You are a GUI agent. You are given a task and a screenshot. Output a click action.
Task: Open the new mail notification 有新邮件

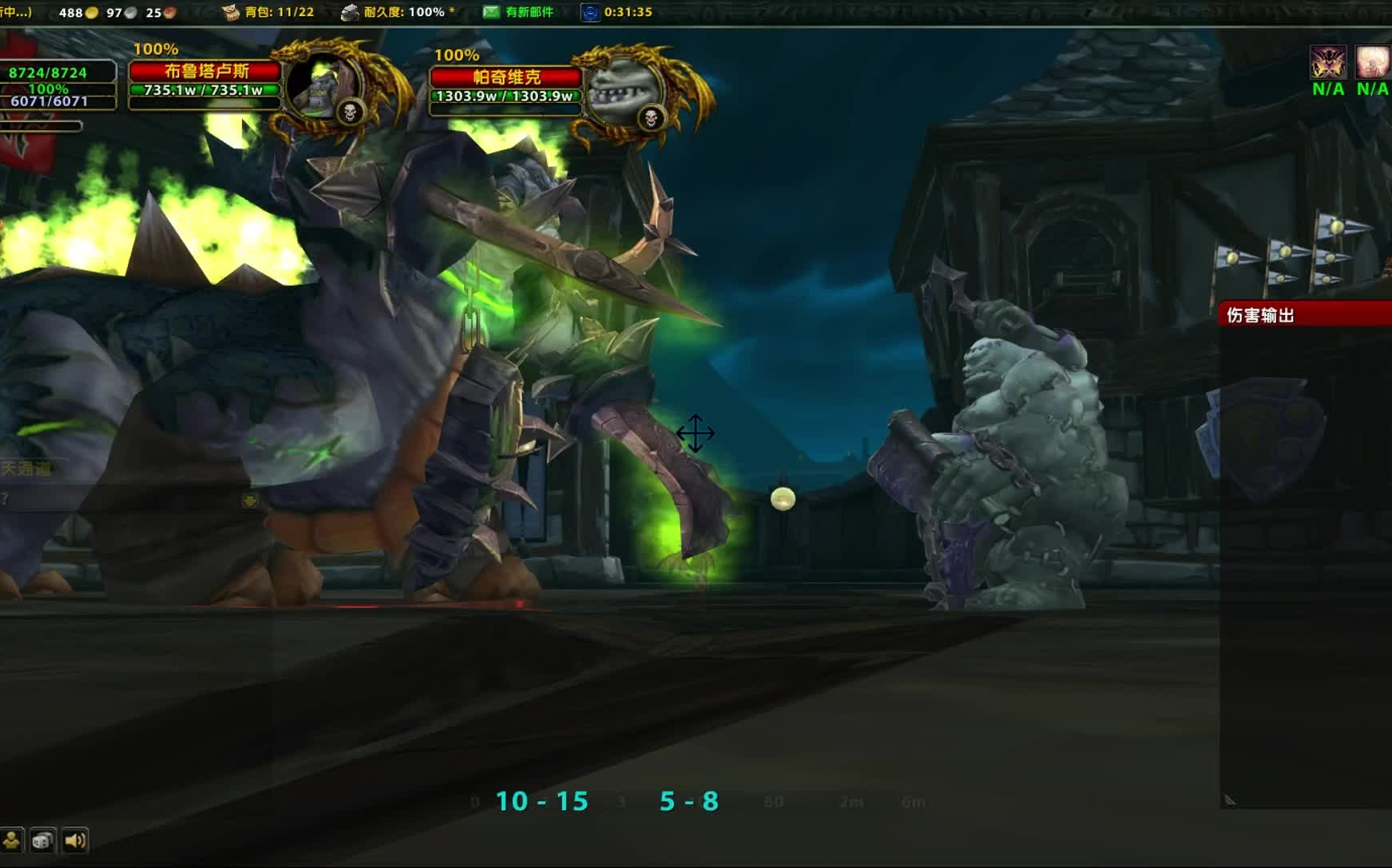coord(519,12)
